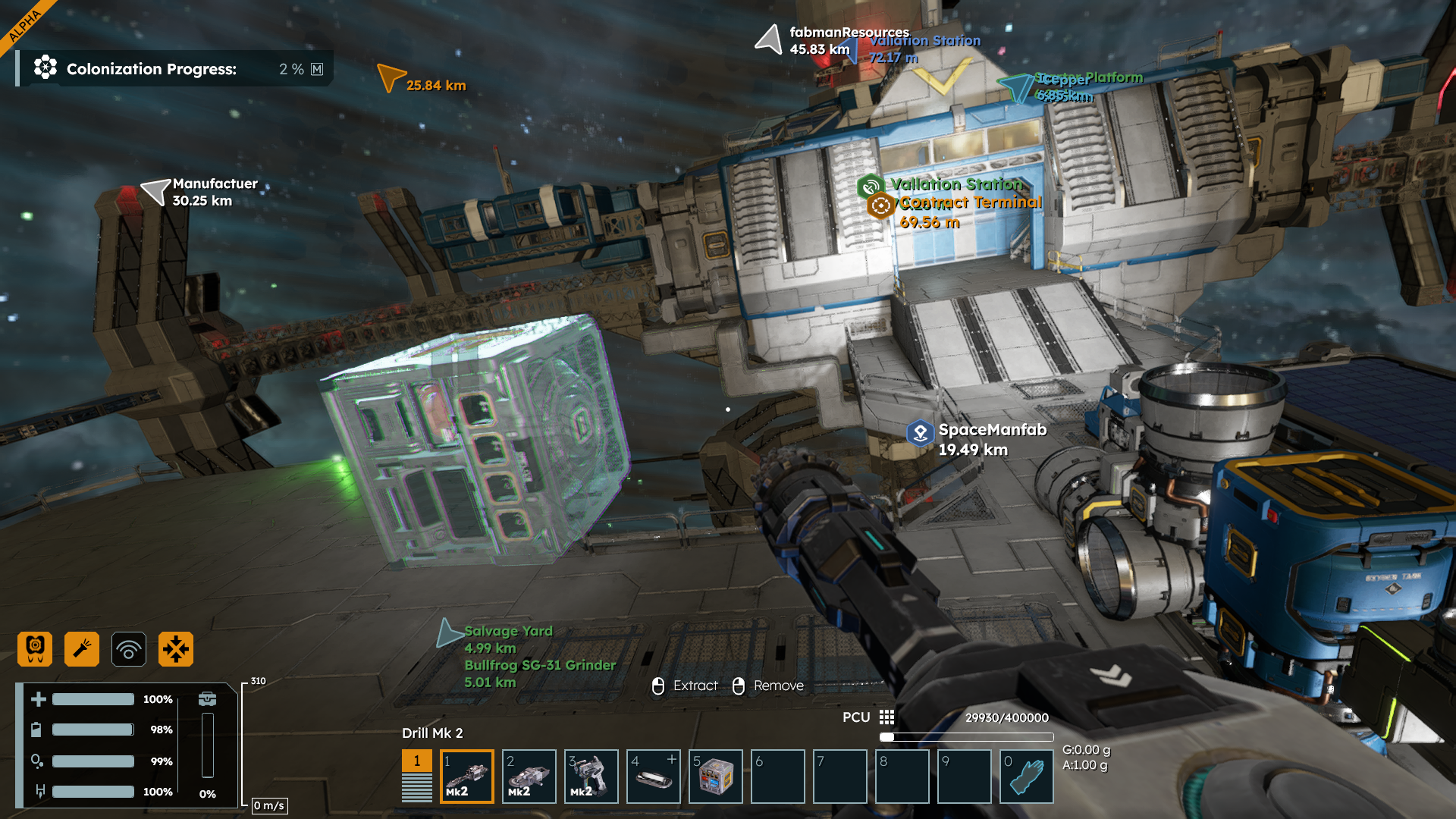
Task: Click the Contract Terminal marker icon
Action: 880,206
